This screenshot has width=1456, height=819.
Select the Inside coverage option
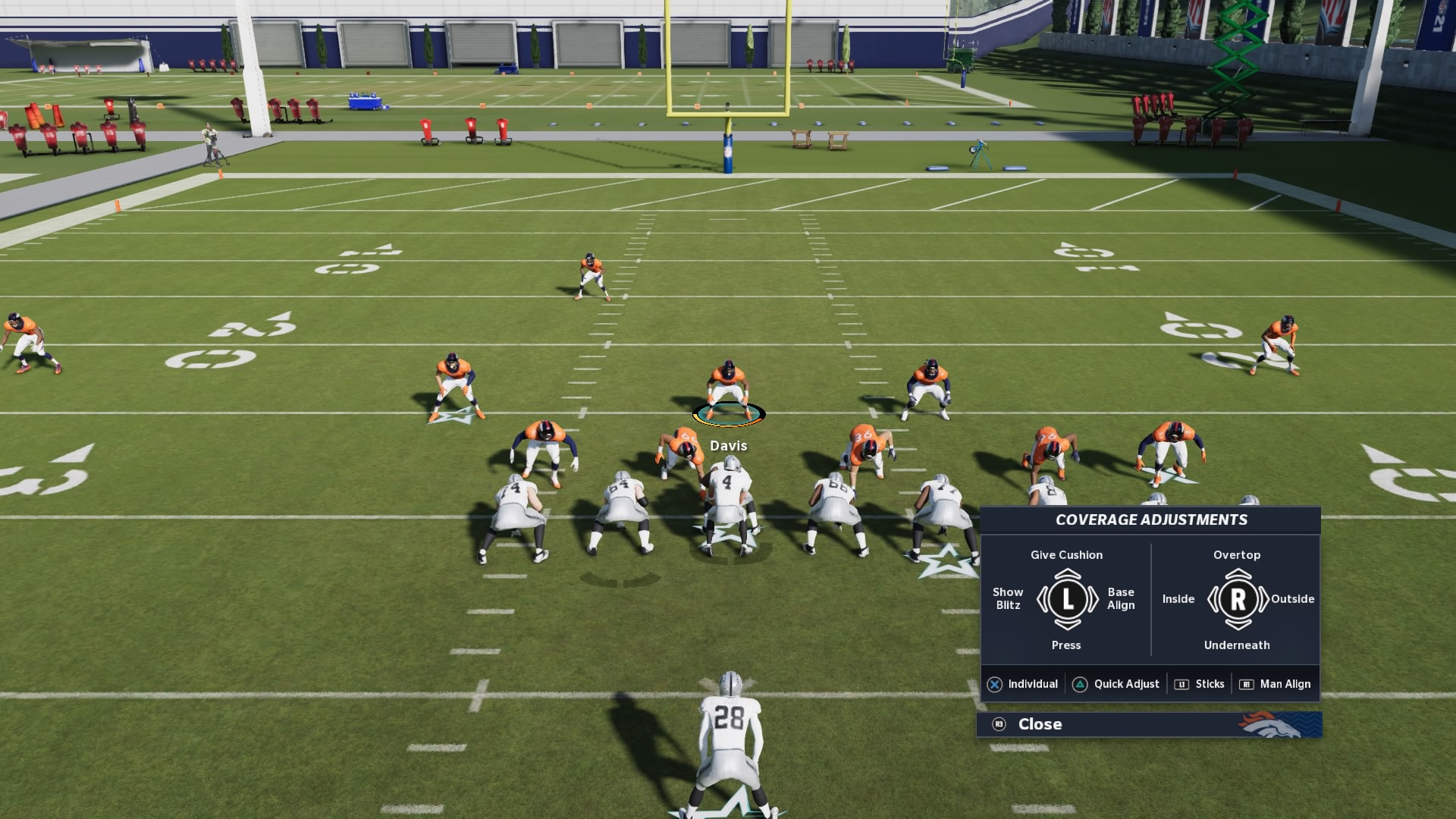(x=1178, y=598)
